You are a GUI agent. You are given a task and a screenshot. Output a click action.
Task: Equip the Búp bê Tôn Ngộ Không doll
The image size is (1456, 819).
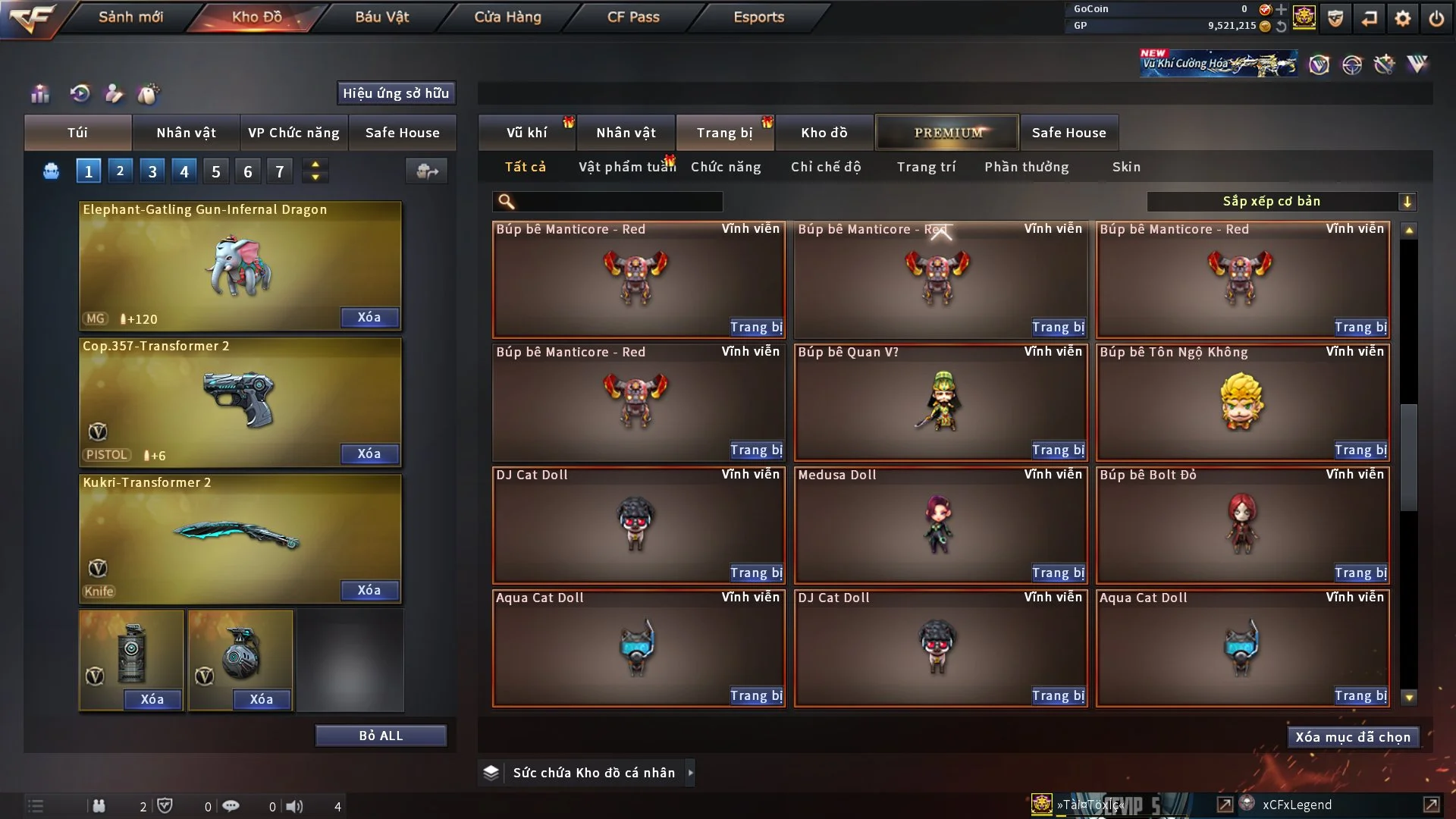pos(1360,450)
